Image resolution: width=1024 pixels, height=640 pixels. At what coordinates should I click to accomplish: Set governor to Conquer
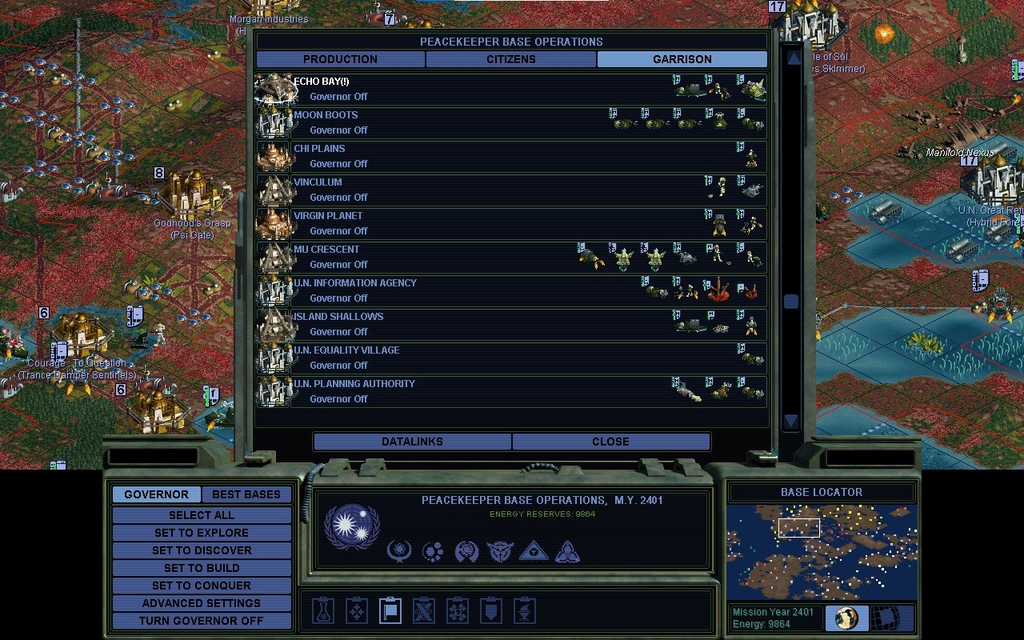201,586
